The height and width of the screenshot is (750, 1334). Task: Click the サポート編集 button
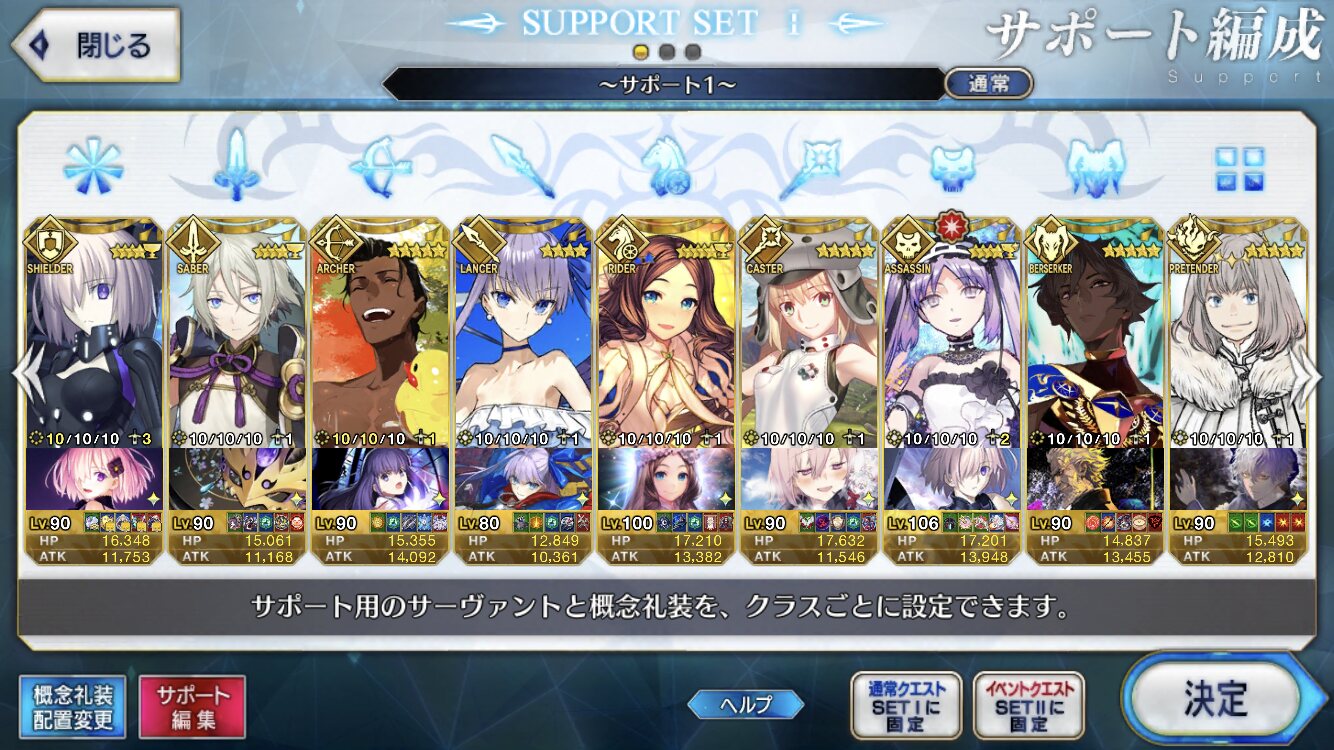(x=192, y=707)
